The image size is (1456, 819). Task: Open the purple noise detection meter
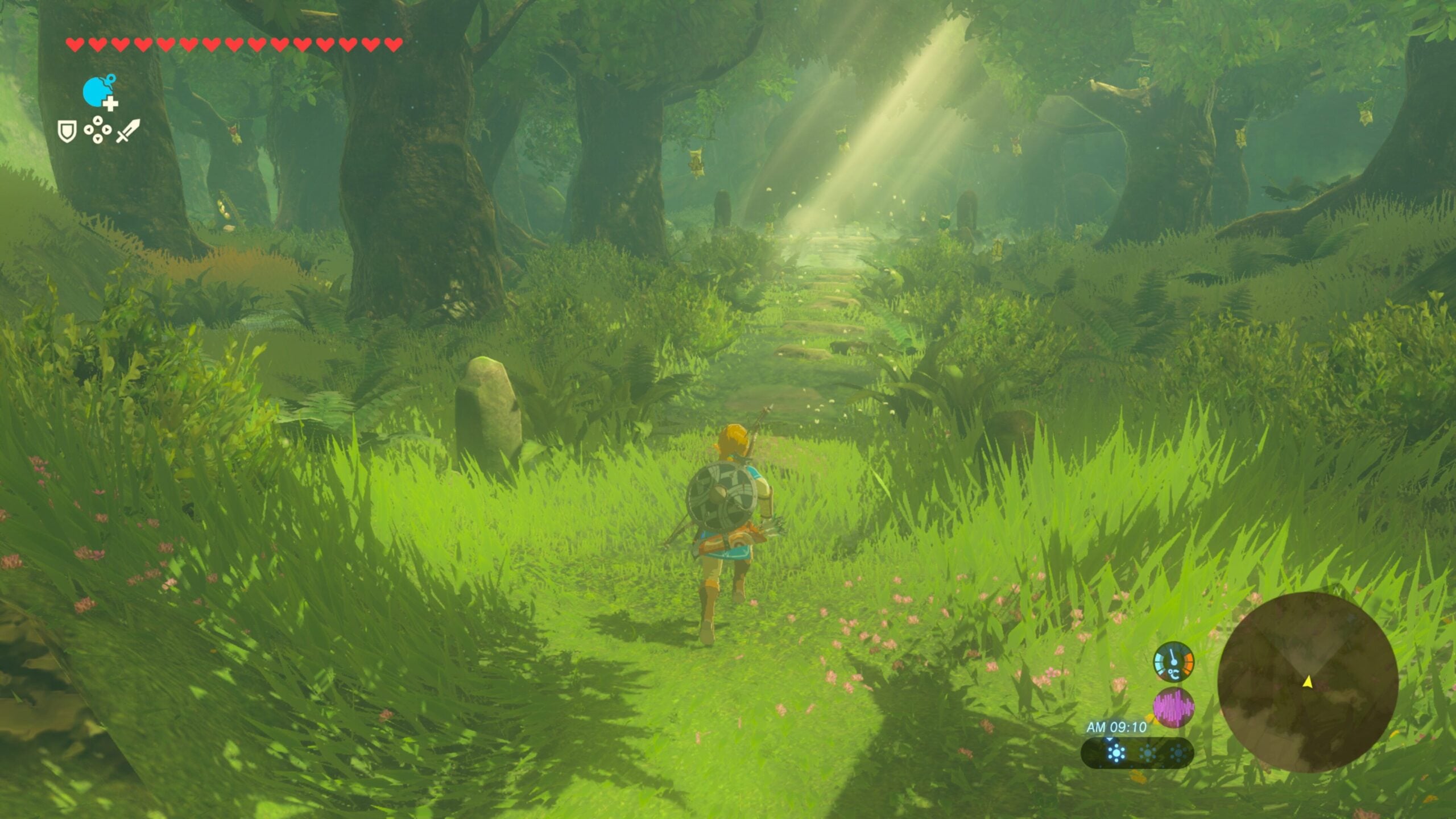1174,706
